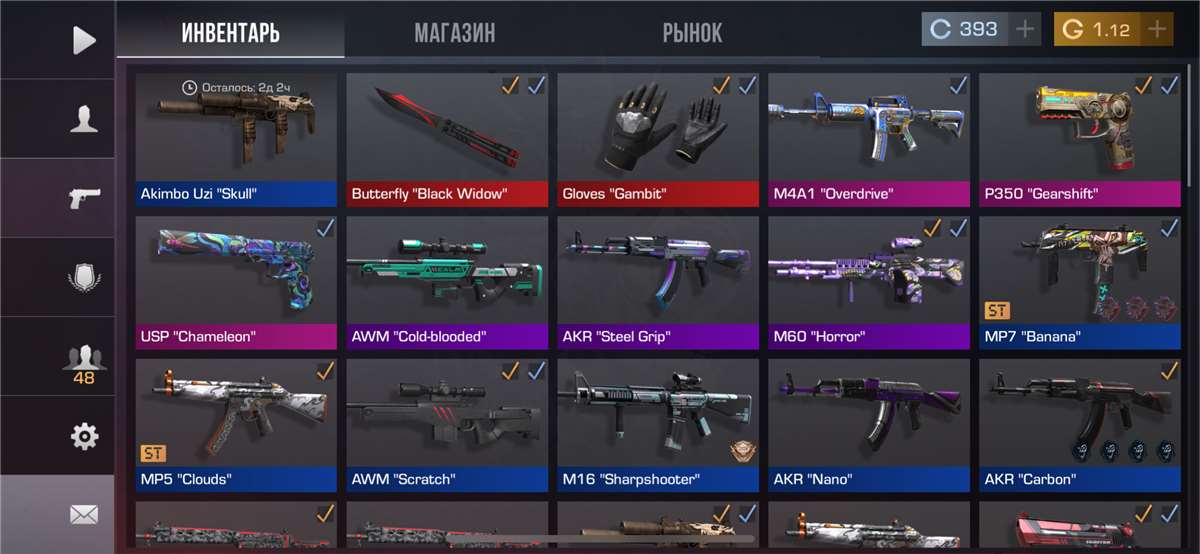The image size is (1200, 554).
Task: Switch to the Магазин tab
Action: click(x=454, y=33)
